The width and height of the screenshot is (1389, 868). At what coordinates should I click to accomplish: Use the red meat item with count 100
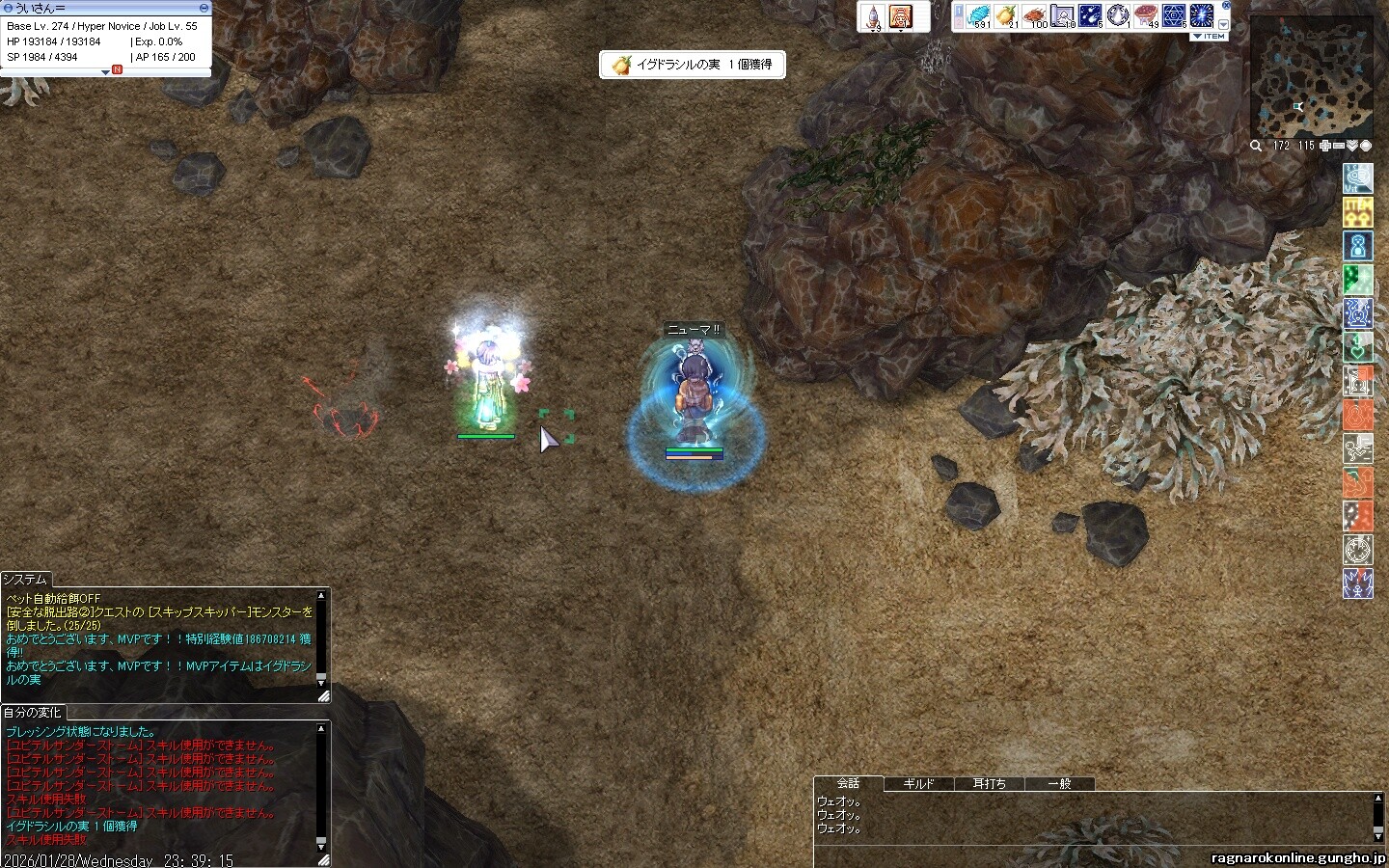point(1034,16)
